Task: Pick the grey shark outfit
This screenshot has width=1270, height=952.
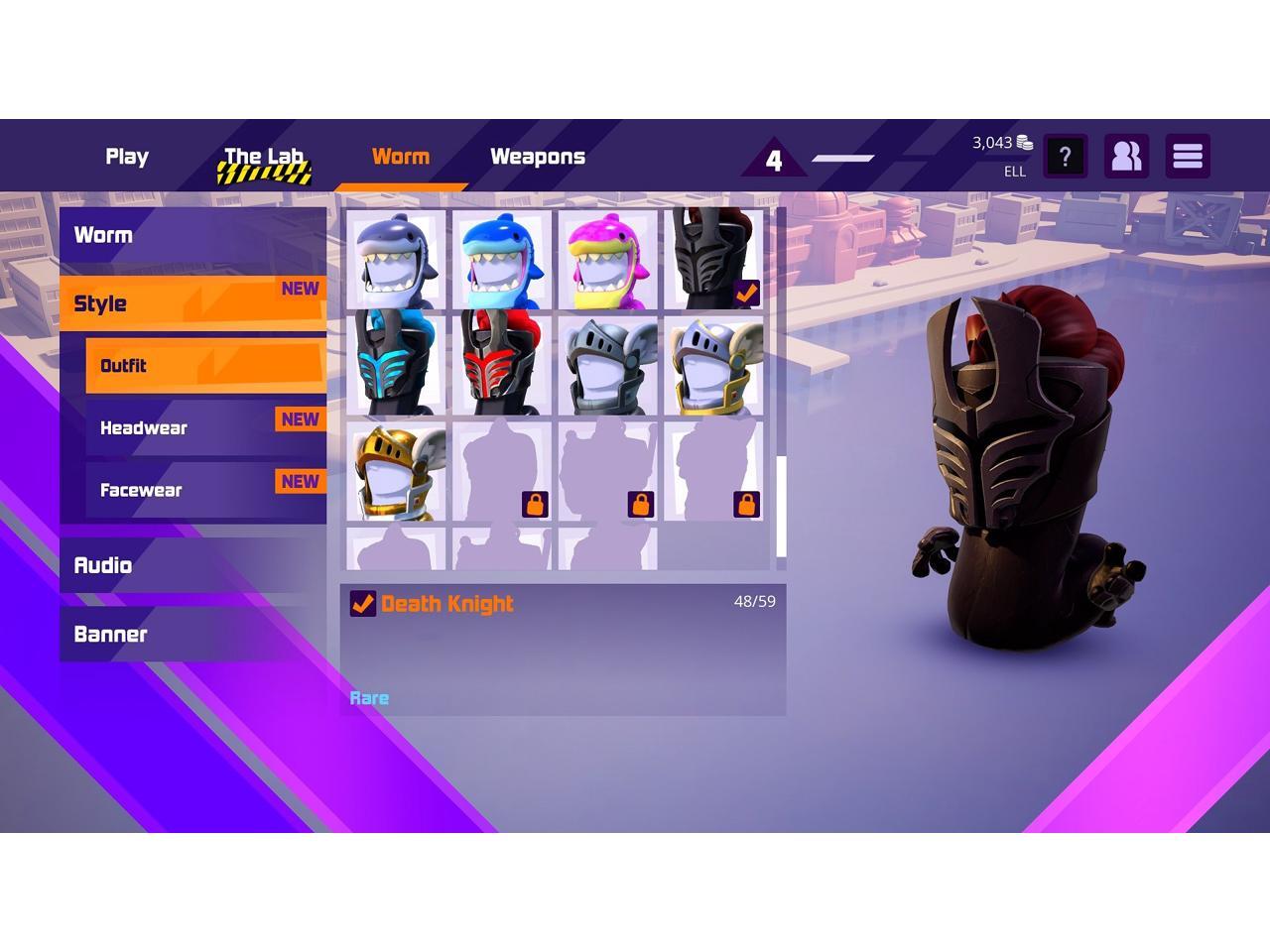Action: coord(396,260)
